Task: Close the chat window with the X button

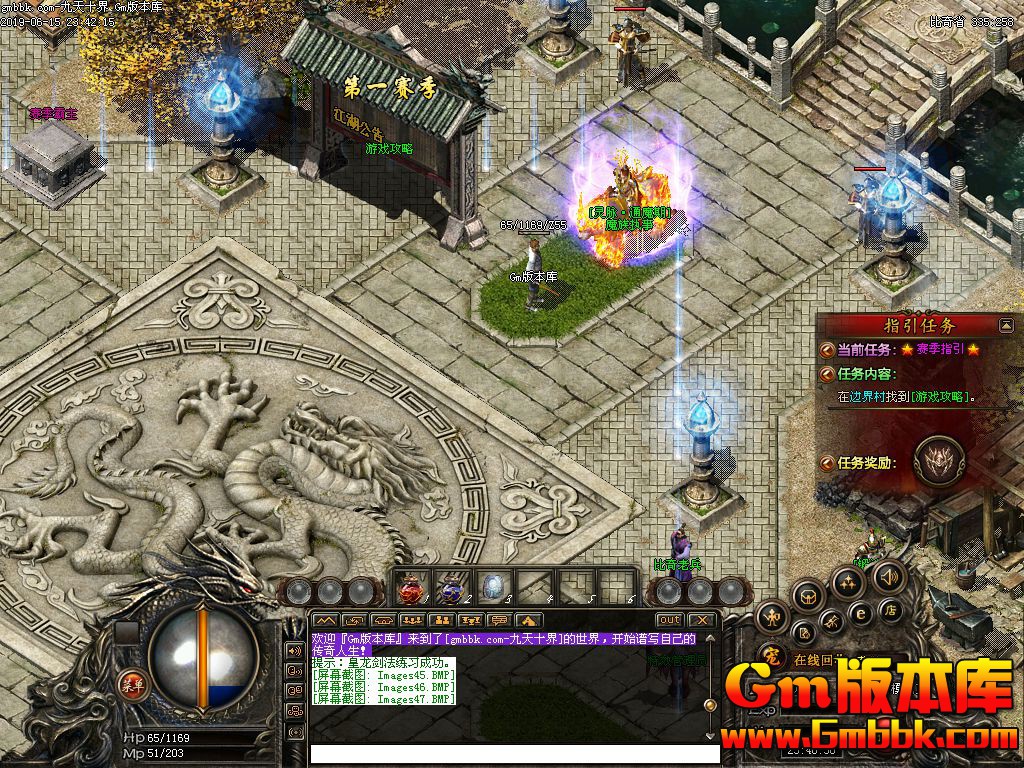Action: tap(702, 620)
